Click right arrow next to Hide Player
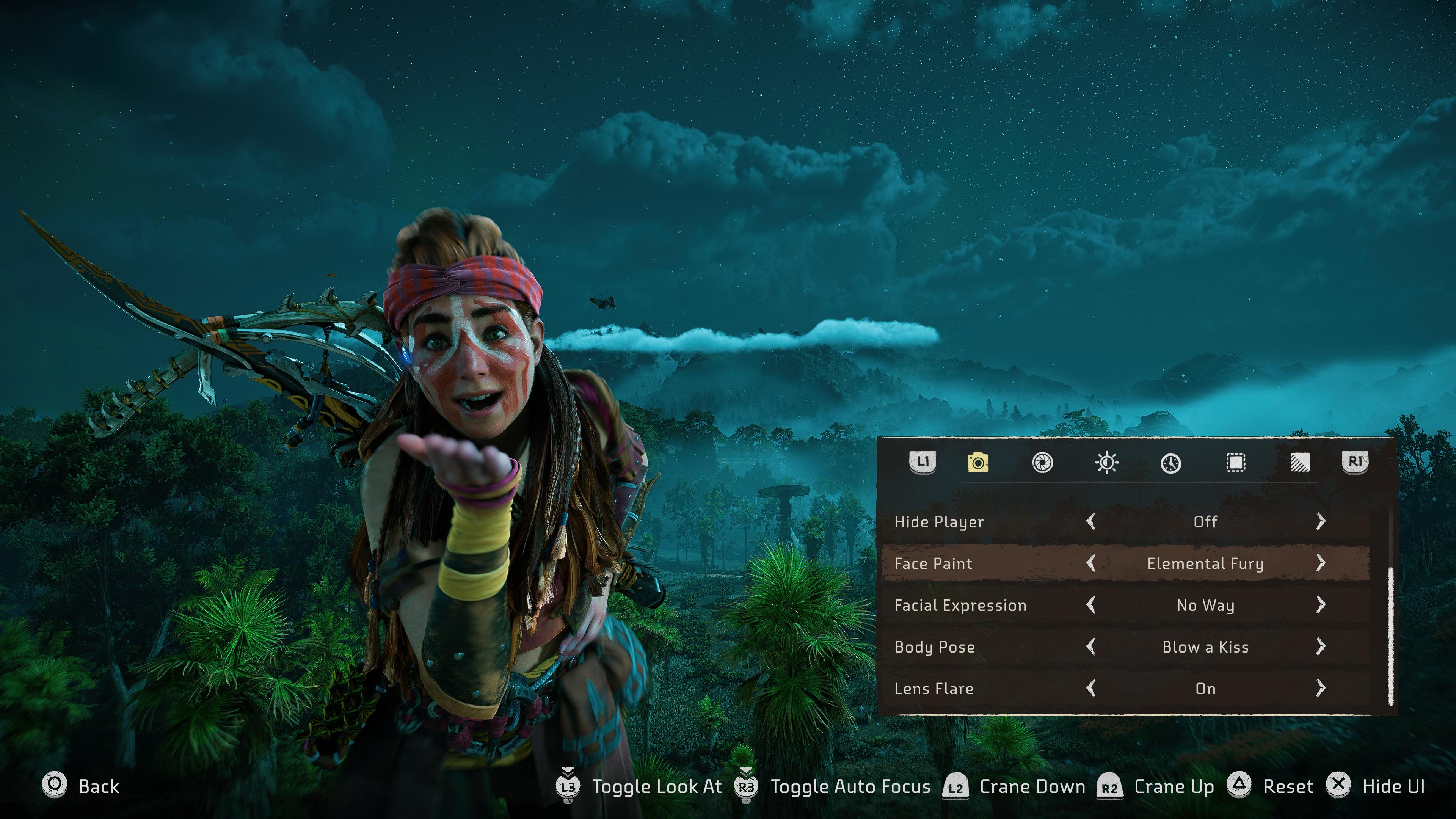 pos(1320,521)
